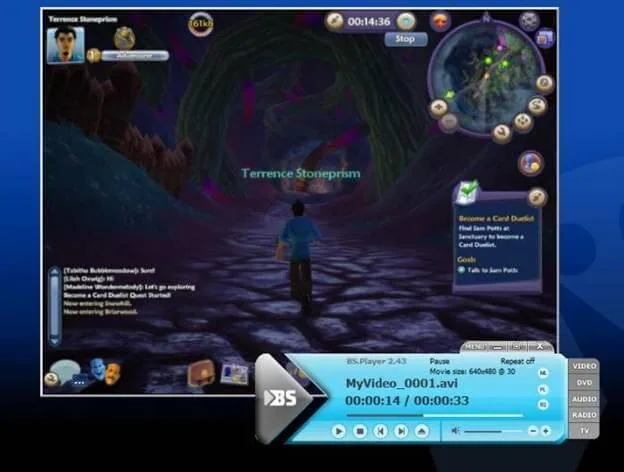This screenshot has width=624, height=472.
Task: Open the purple calendar icon
Action: (x=545, y=39)
